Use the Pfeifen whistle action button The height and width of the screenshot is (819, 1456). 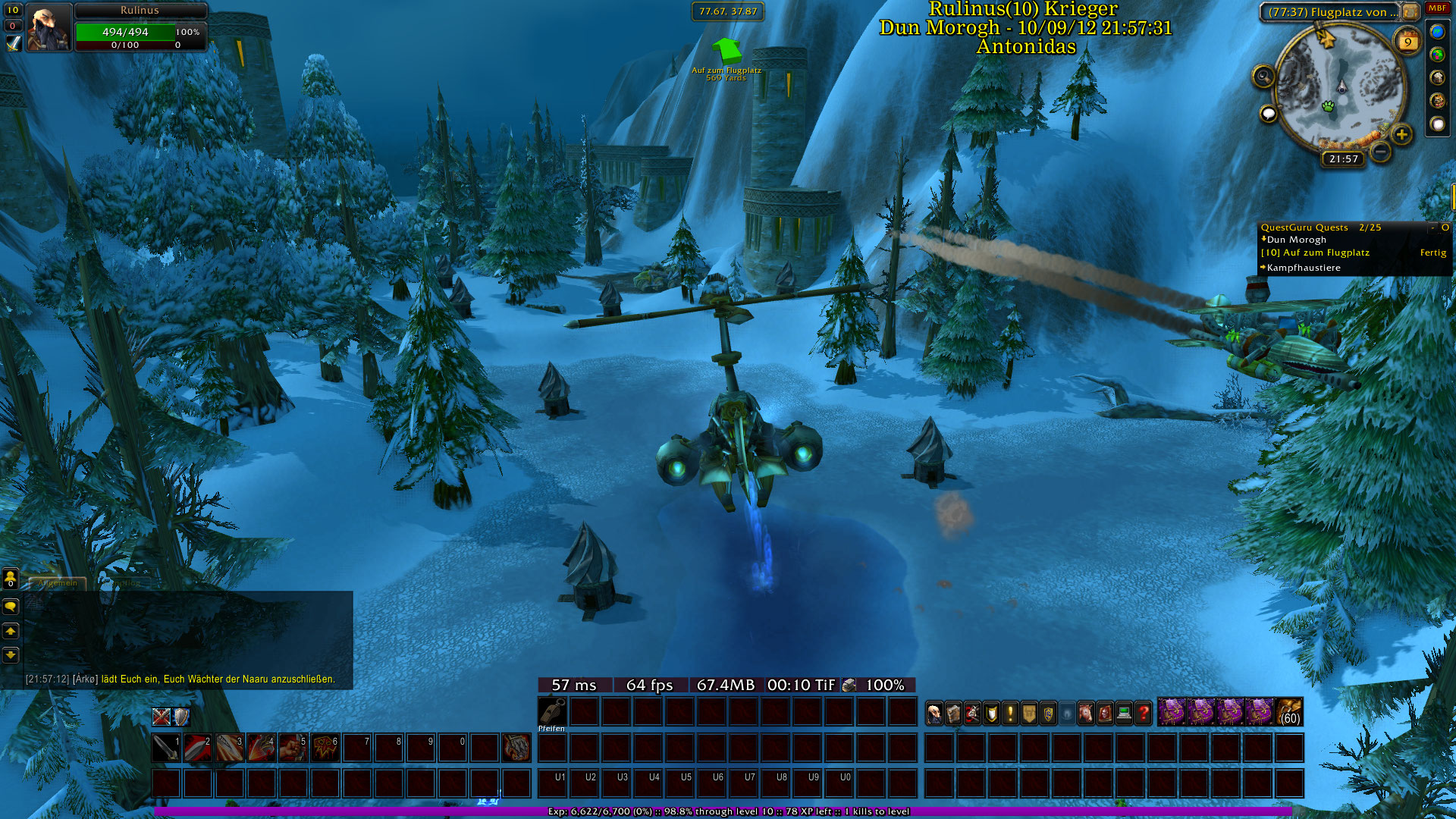552,713
